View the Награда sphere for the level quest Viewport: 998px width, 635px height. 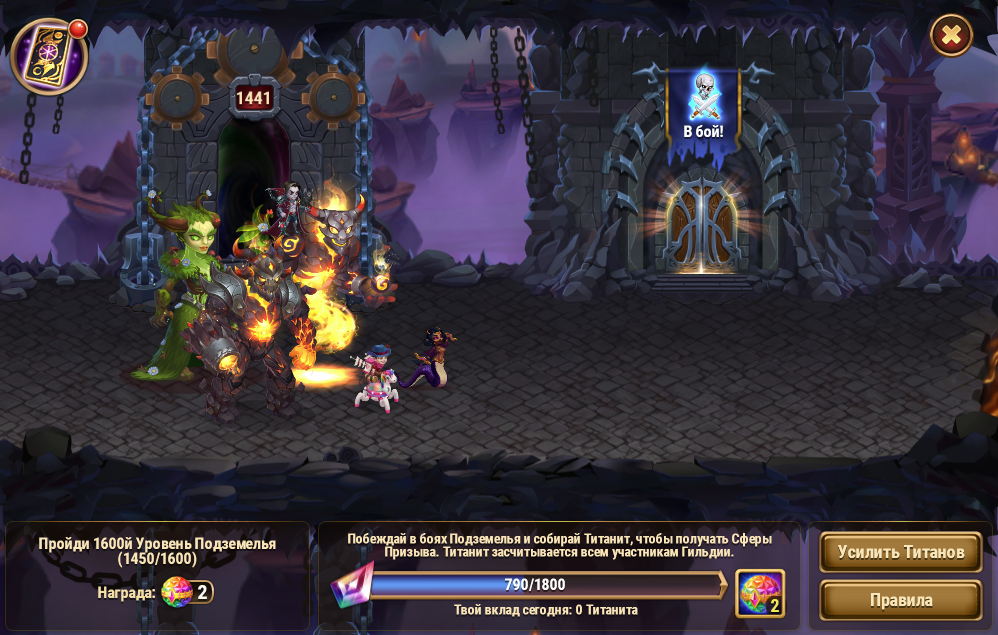click(x=178, y=592)
